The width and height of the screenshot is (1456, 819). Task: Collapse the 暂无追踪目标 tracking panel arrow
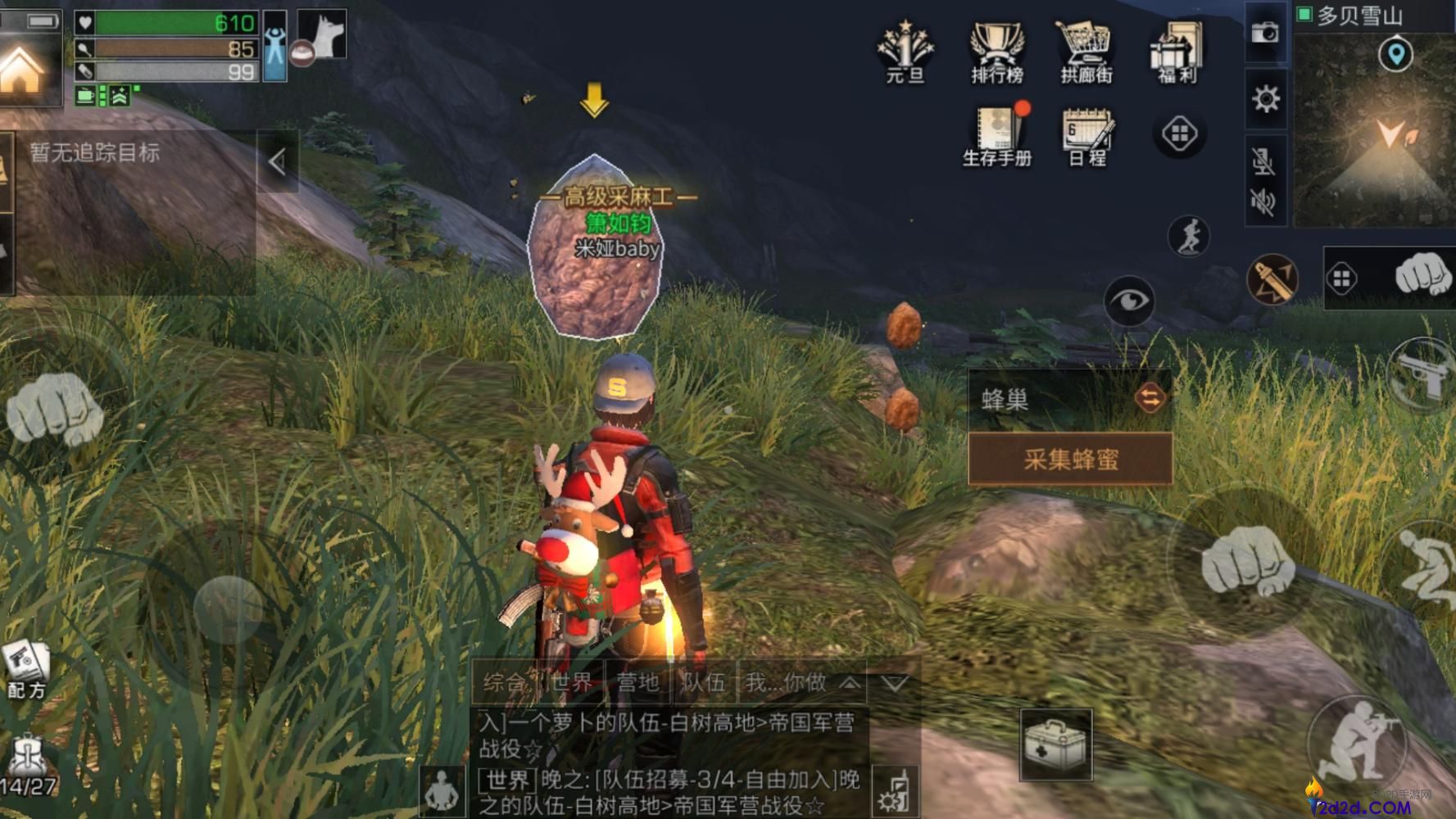pos(276,161)
